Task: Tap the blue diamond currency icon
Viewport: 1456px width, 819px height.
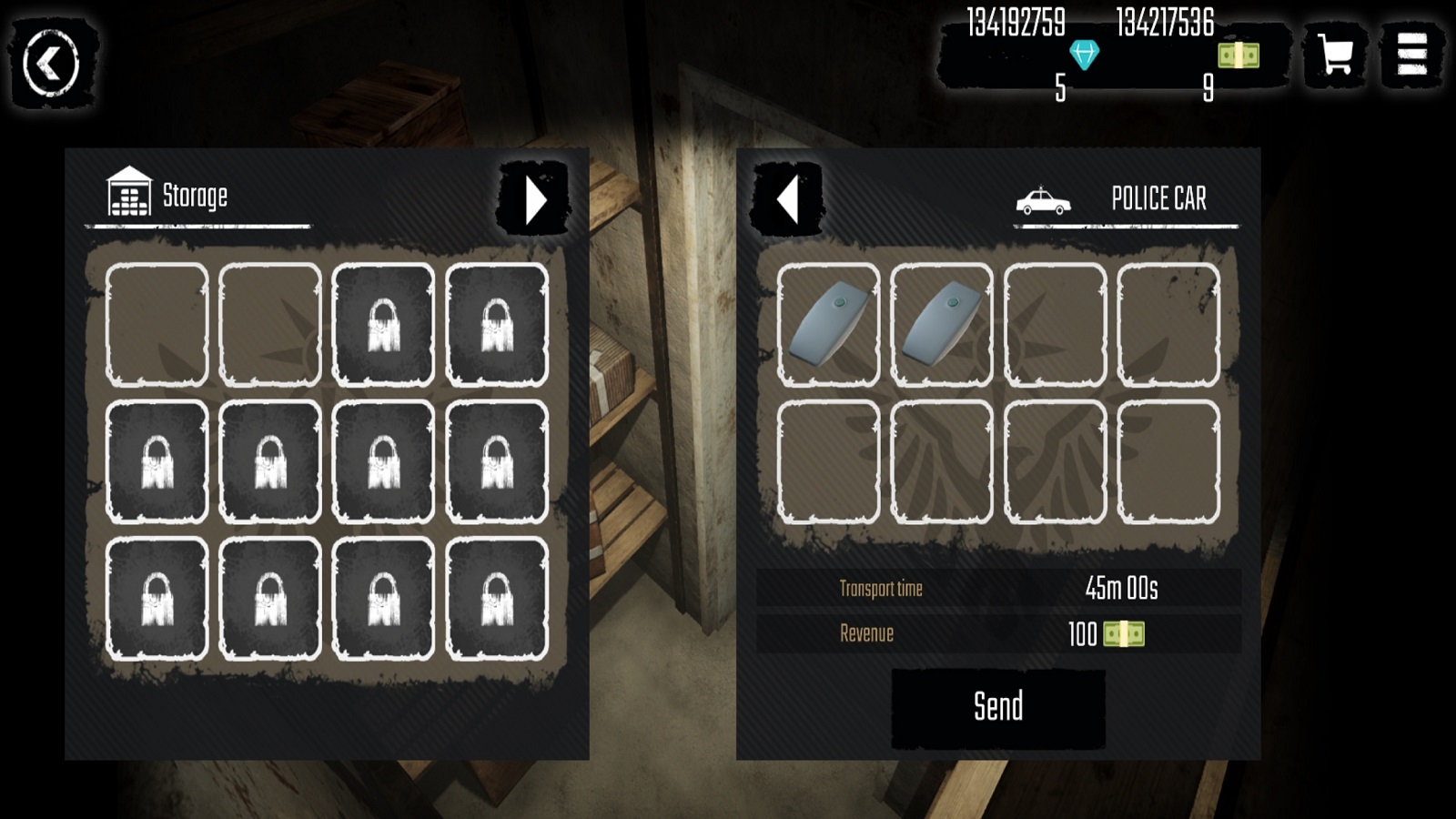Action: click(x=1084, y=55)
